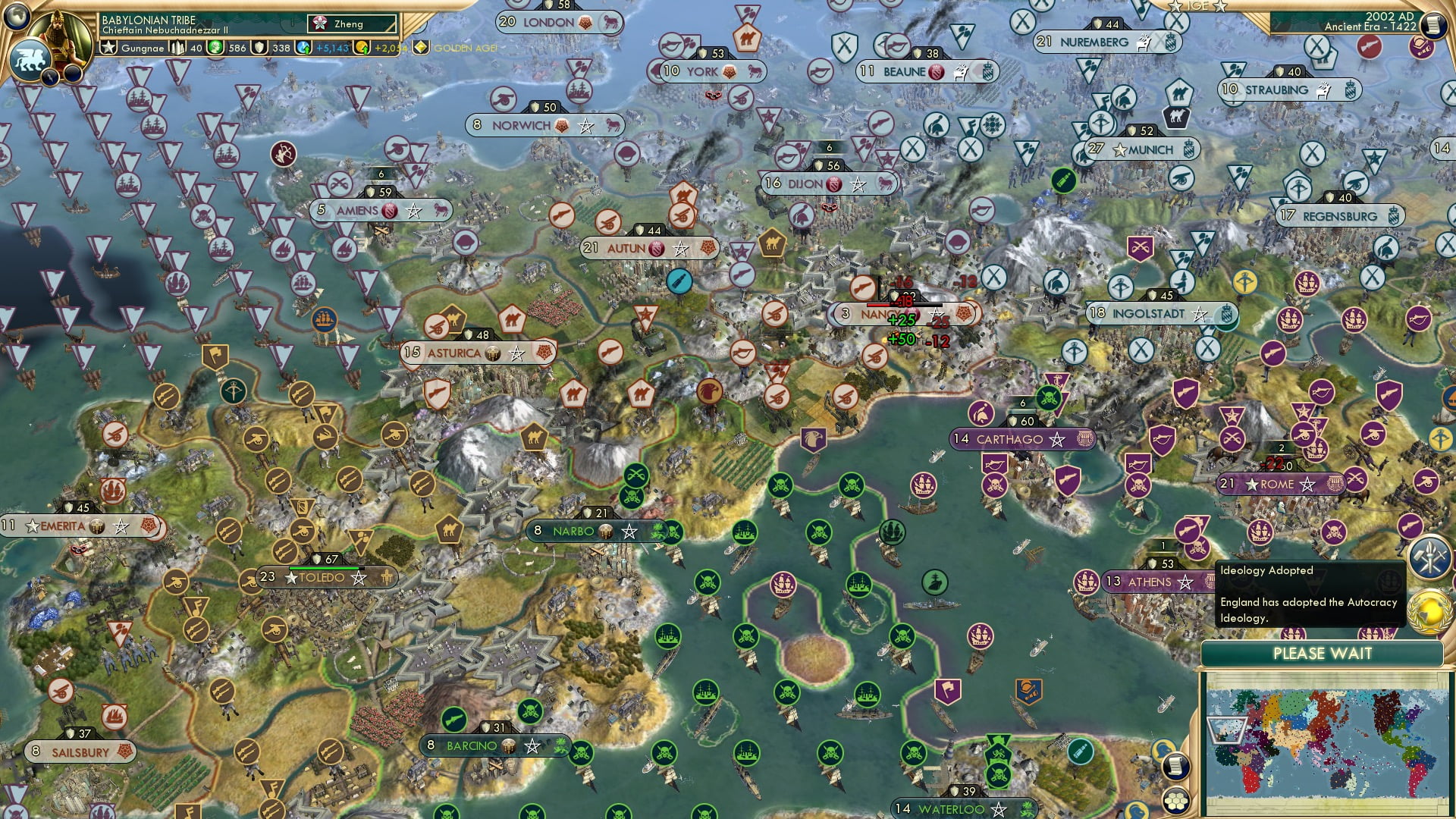1456x819 pixels.
Task: Open the IGE in-game editor menu
Action: click(x=1200, y=7)
